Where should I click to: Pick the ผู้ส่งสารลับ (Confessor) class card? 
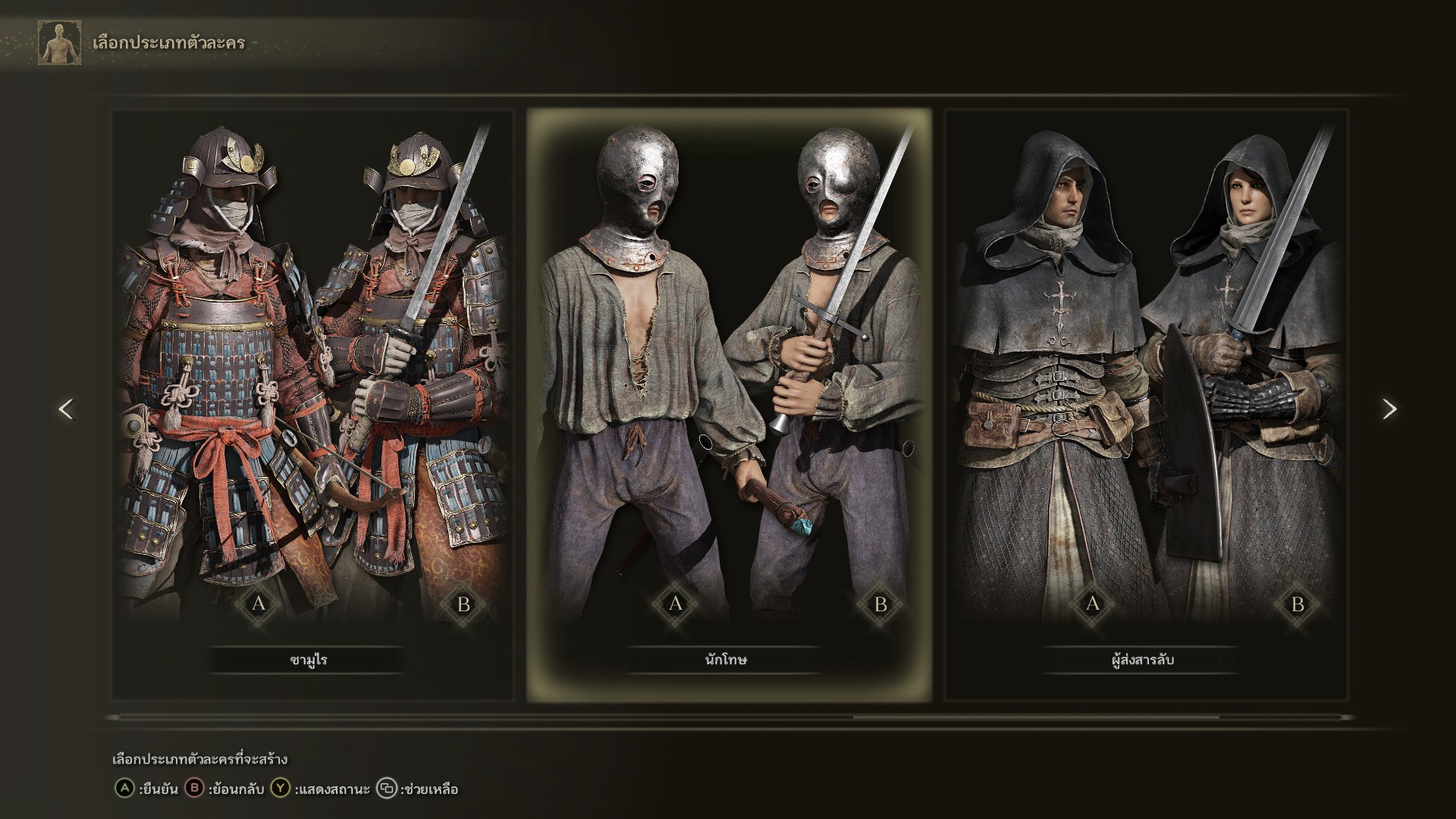1145,379
